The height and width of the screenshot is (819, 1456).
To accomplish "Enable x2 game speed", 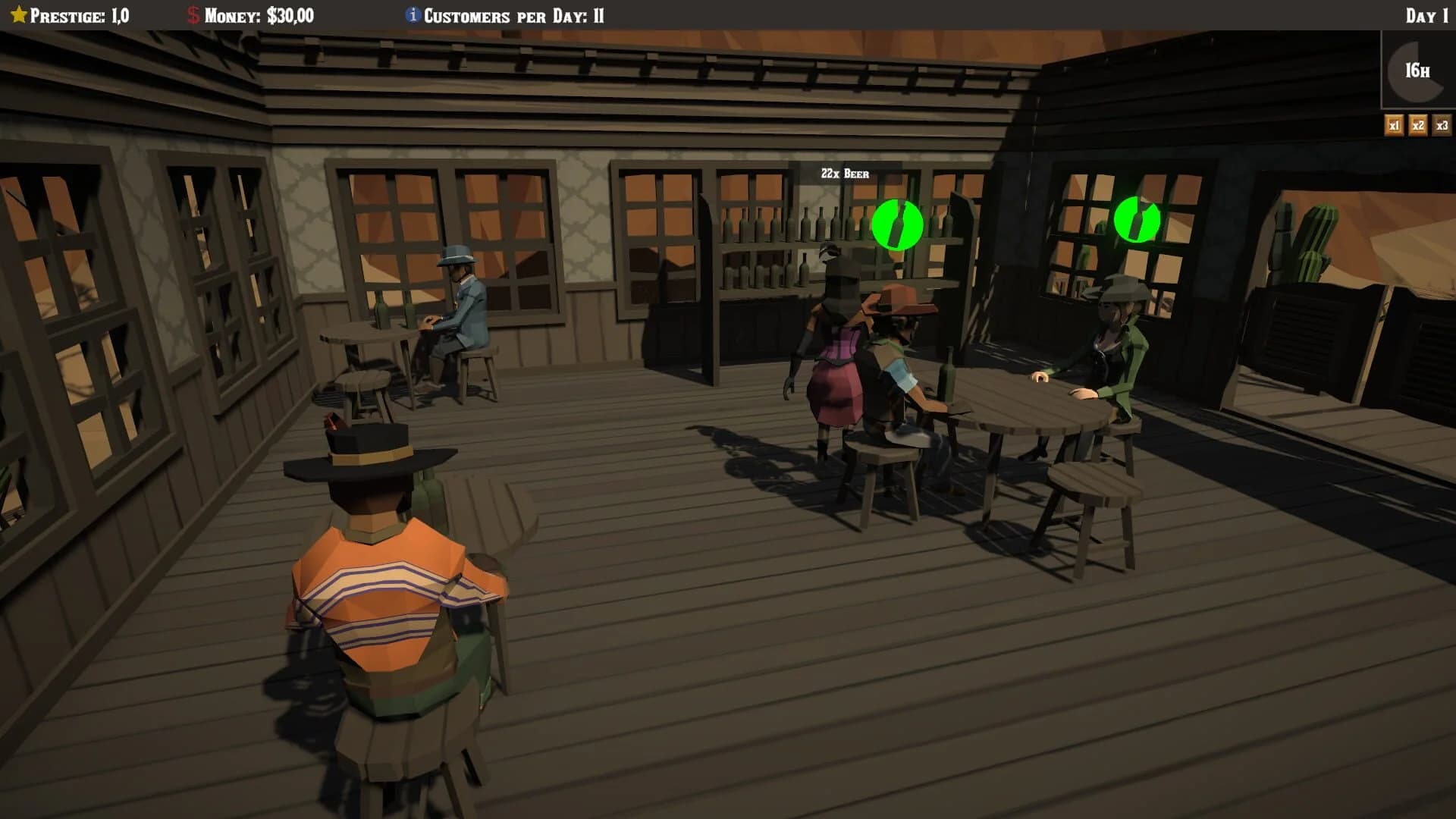I will [x=1417, y=125].
